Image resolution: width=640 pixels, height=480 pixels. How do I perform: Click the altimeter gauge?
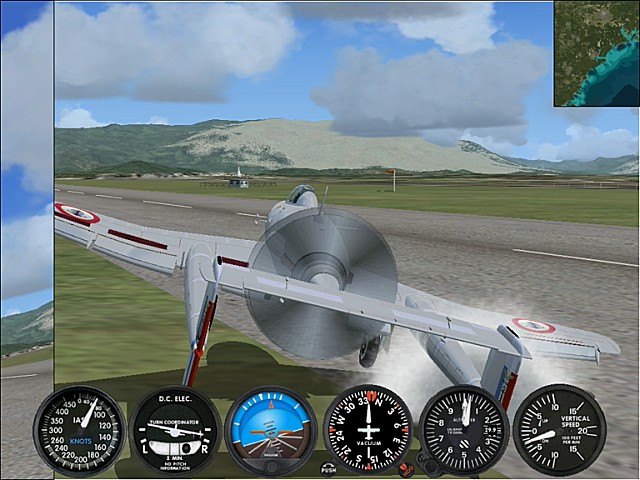point(464,429)
